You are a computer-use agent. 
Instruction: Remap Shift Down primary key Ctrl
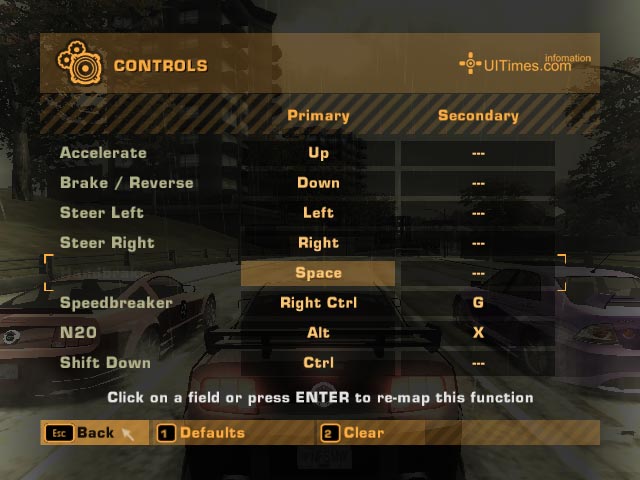[318, 363]
